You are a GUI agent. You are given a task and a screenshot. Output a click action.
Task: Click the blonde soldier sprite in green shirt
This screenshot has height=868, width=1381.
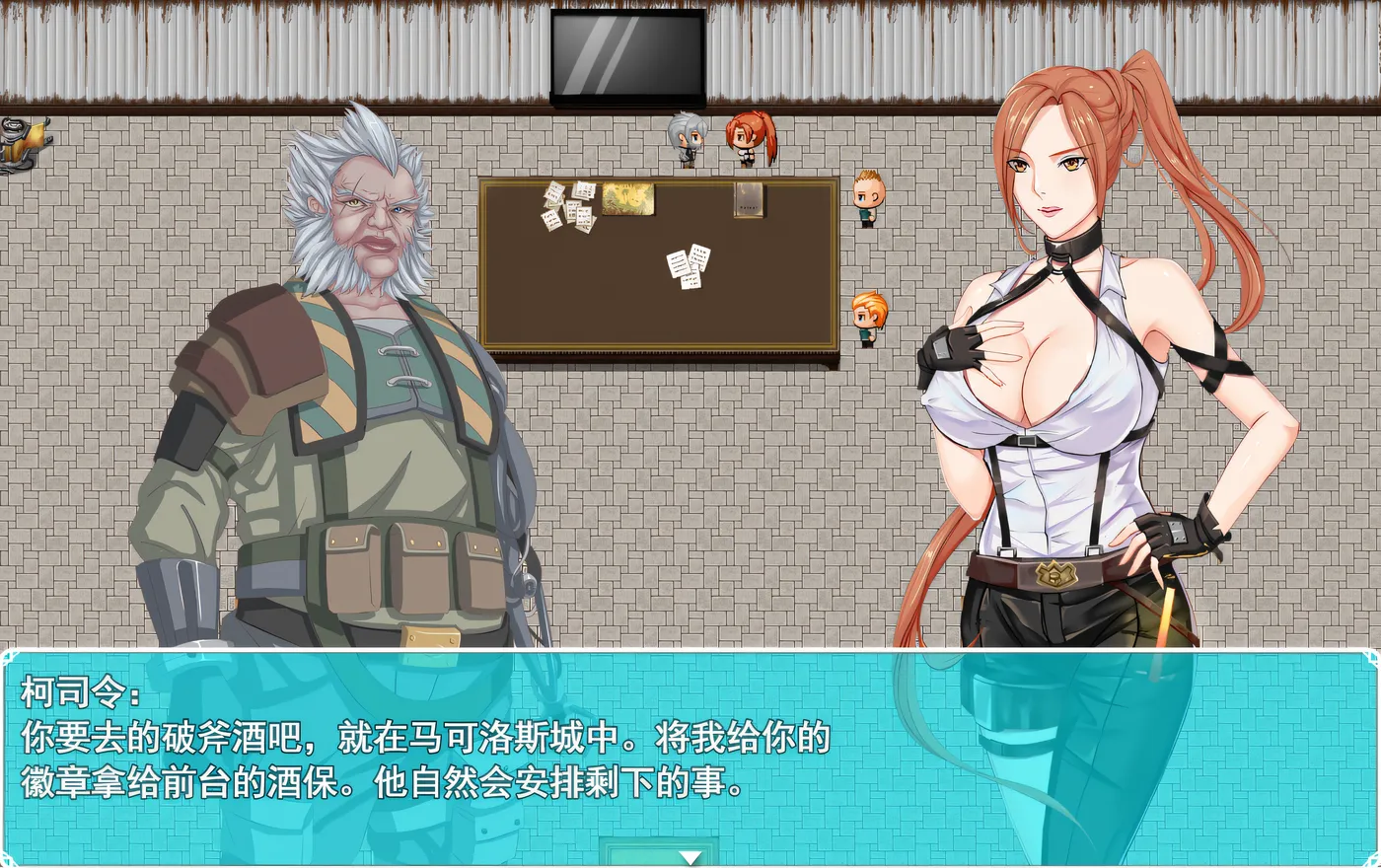(866, 197)
